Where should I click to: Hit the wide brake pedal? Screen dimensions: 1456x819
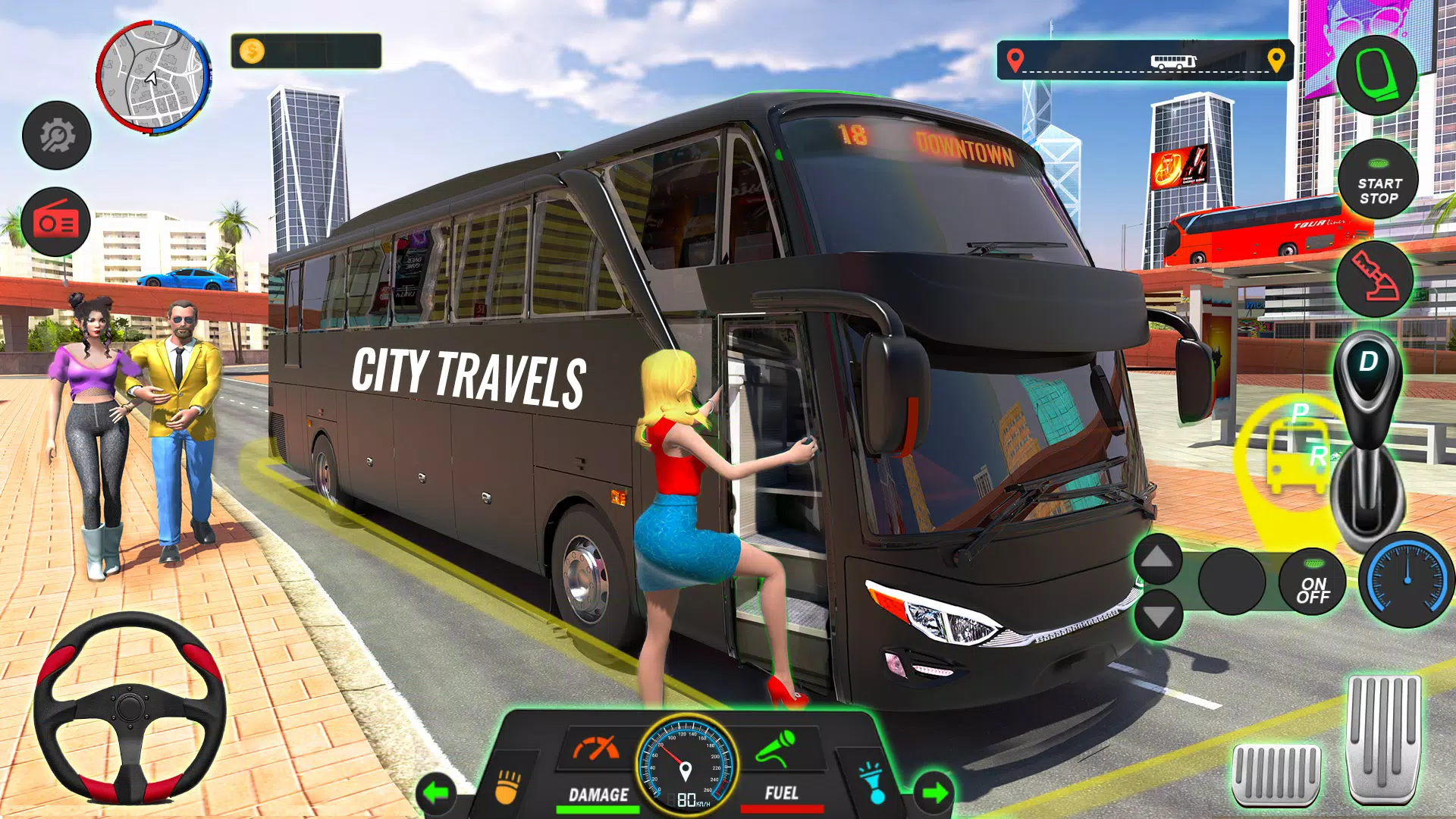(1276, 773)
